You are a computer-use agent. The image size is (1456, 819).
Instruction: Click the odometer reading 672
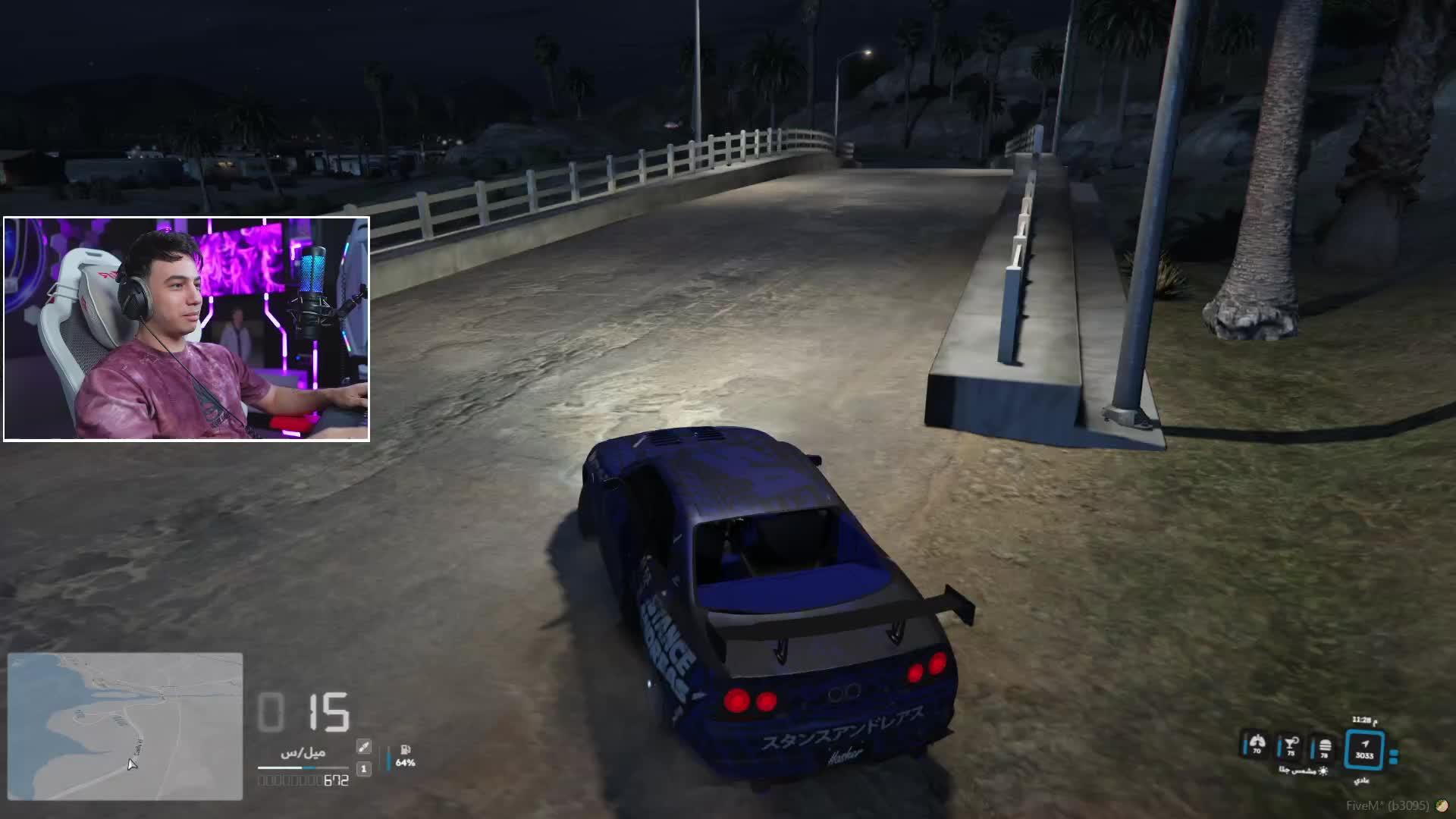click(335, 780)
